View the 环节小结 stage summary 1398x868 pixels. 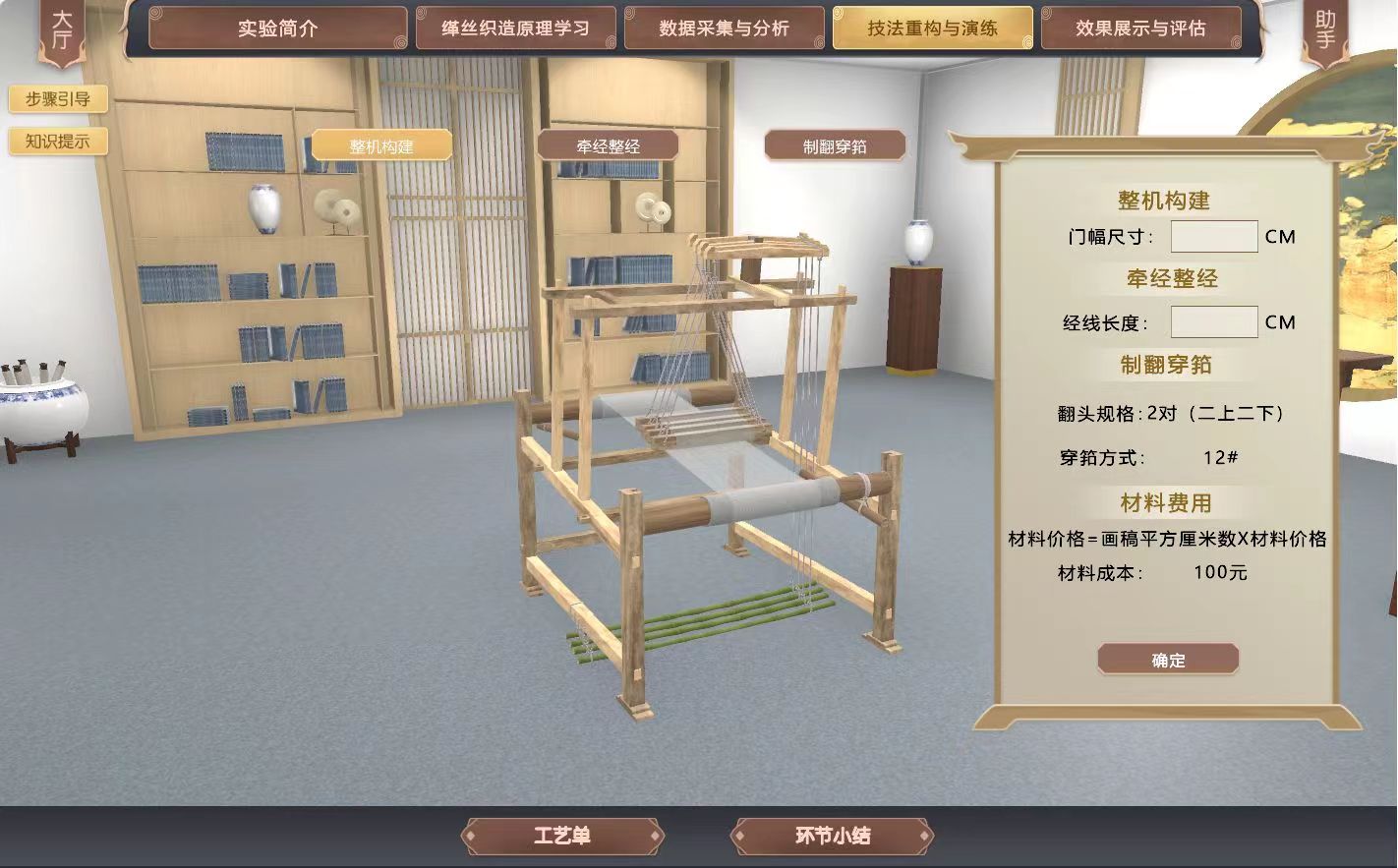click(x=832, y=837)
